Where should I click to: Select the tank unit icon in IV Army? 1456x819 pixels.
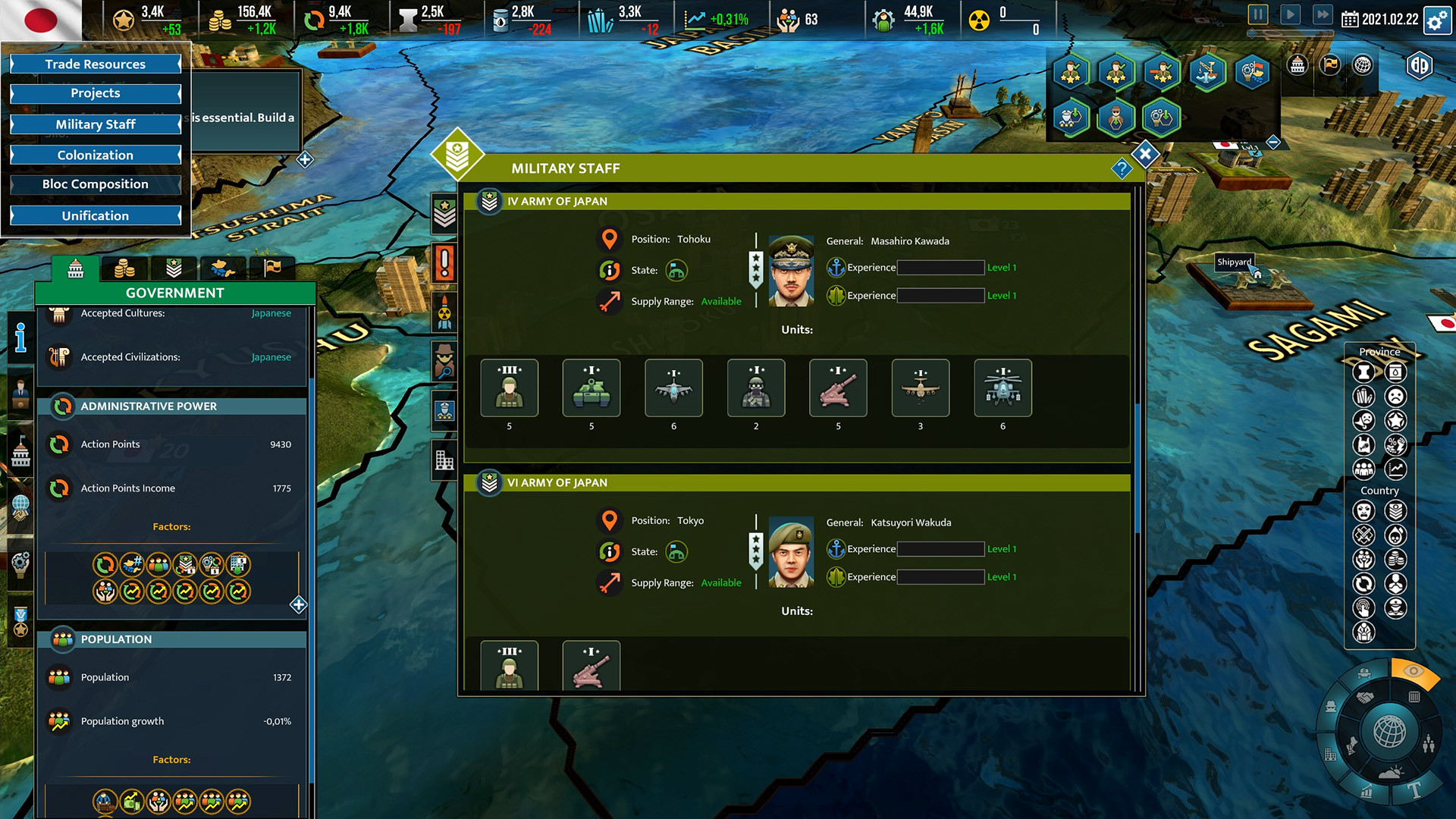click(591, 388)
